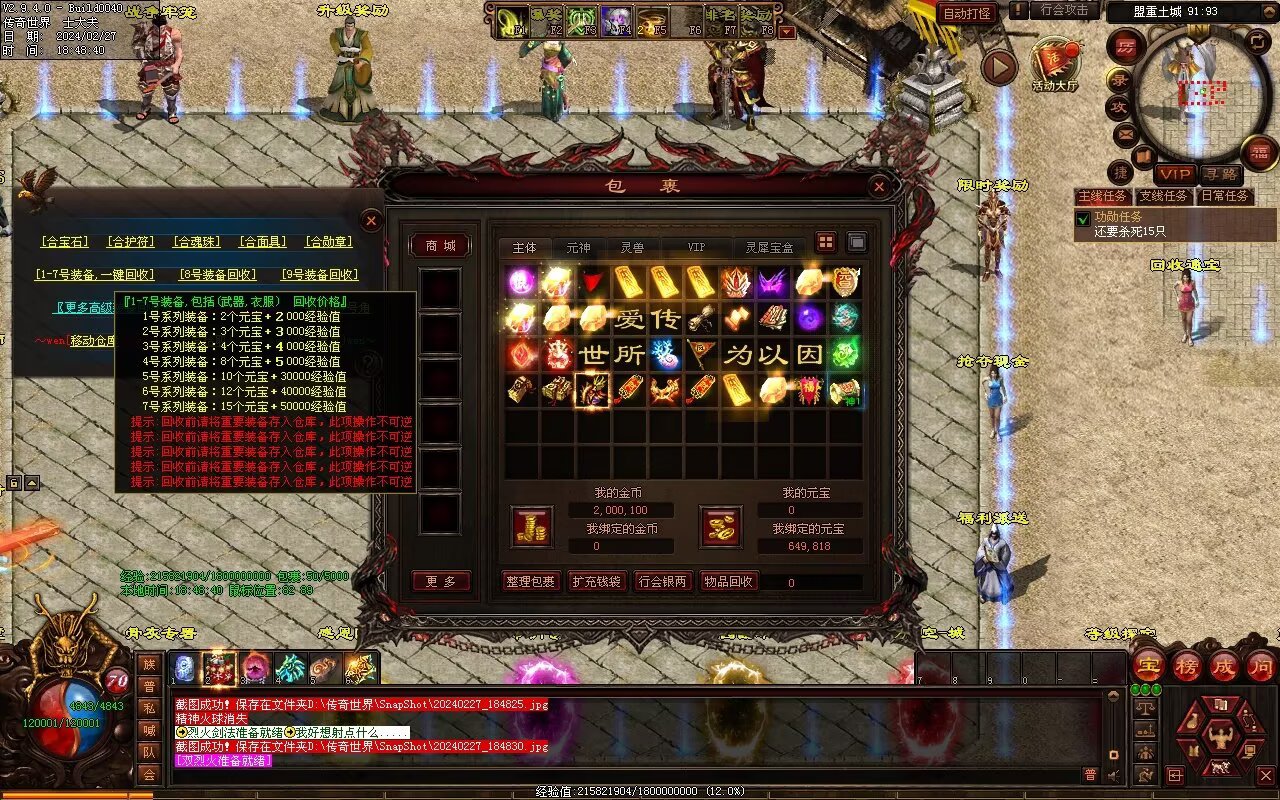Switch to the 灵兽 tab
This screenshot has height=800, width=1280.
tap(632, 247)
